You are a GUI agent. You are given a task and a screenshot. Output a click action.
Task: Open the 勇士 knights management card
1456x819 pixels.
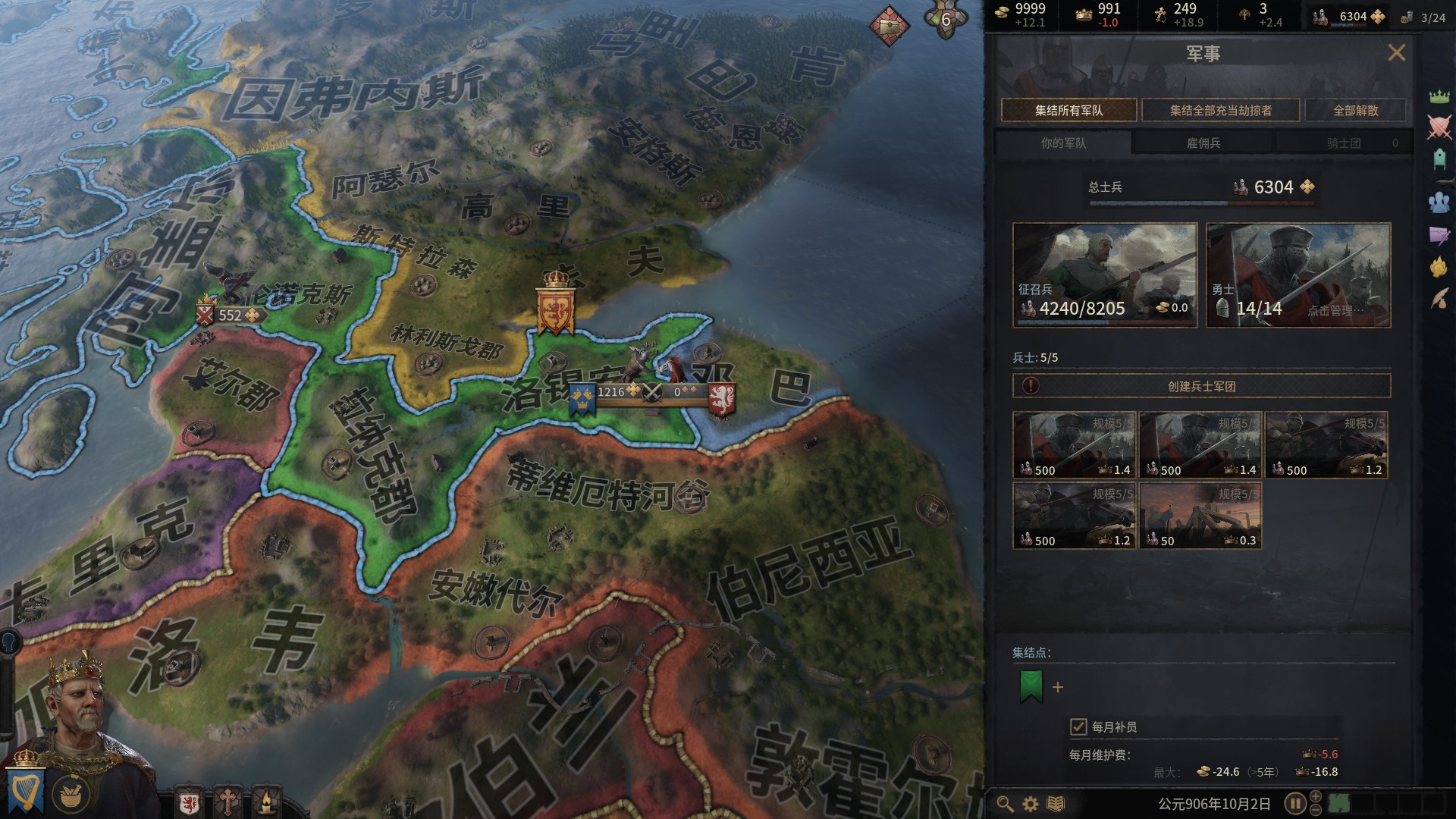tap(1298, 275)
